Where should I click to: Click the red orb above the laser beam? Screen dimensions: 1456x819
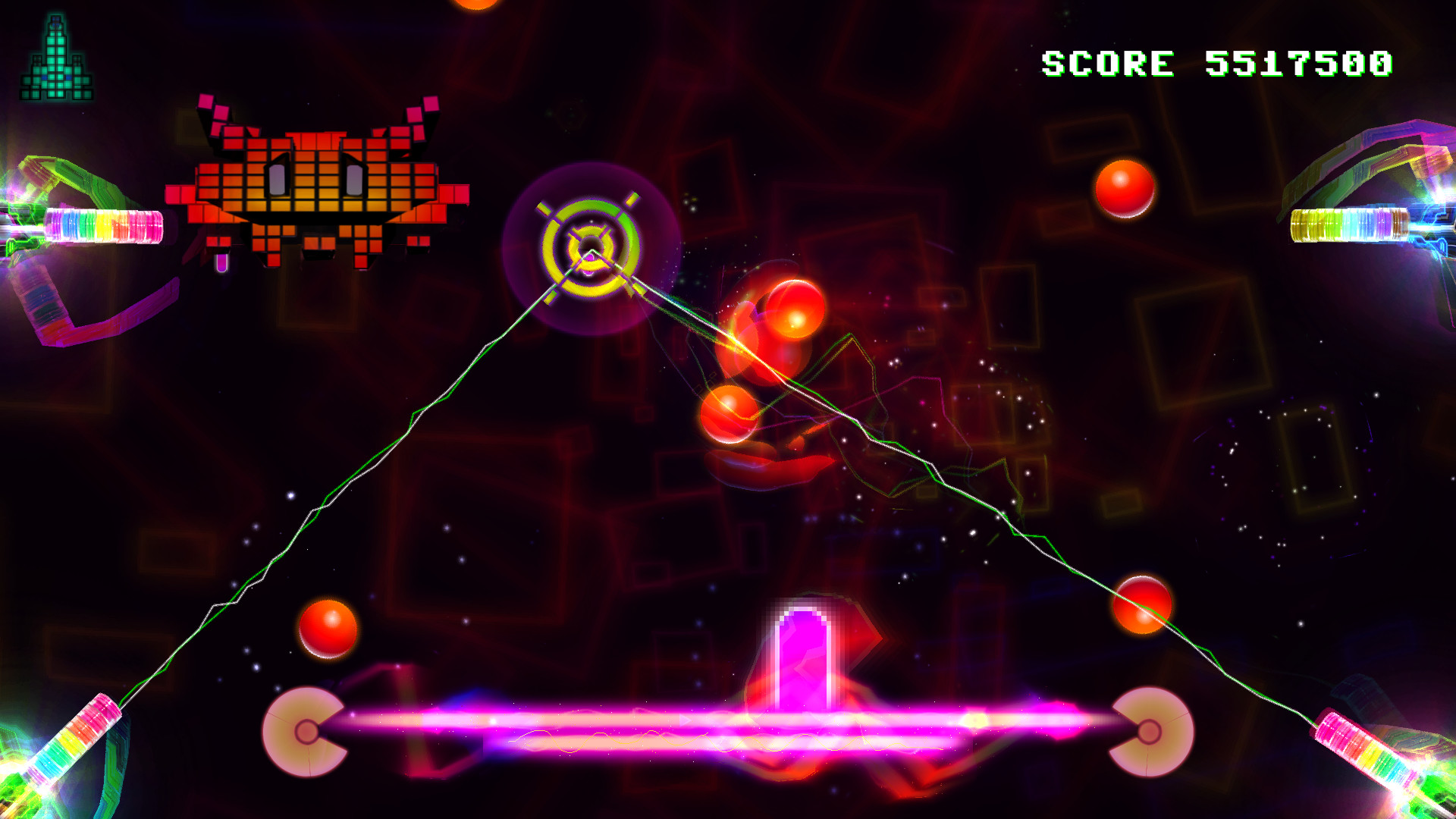pos(326,629)
